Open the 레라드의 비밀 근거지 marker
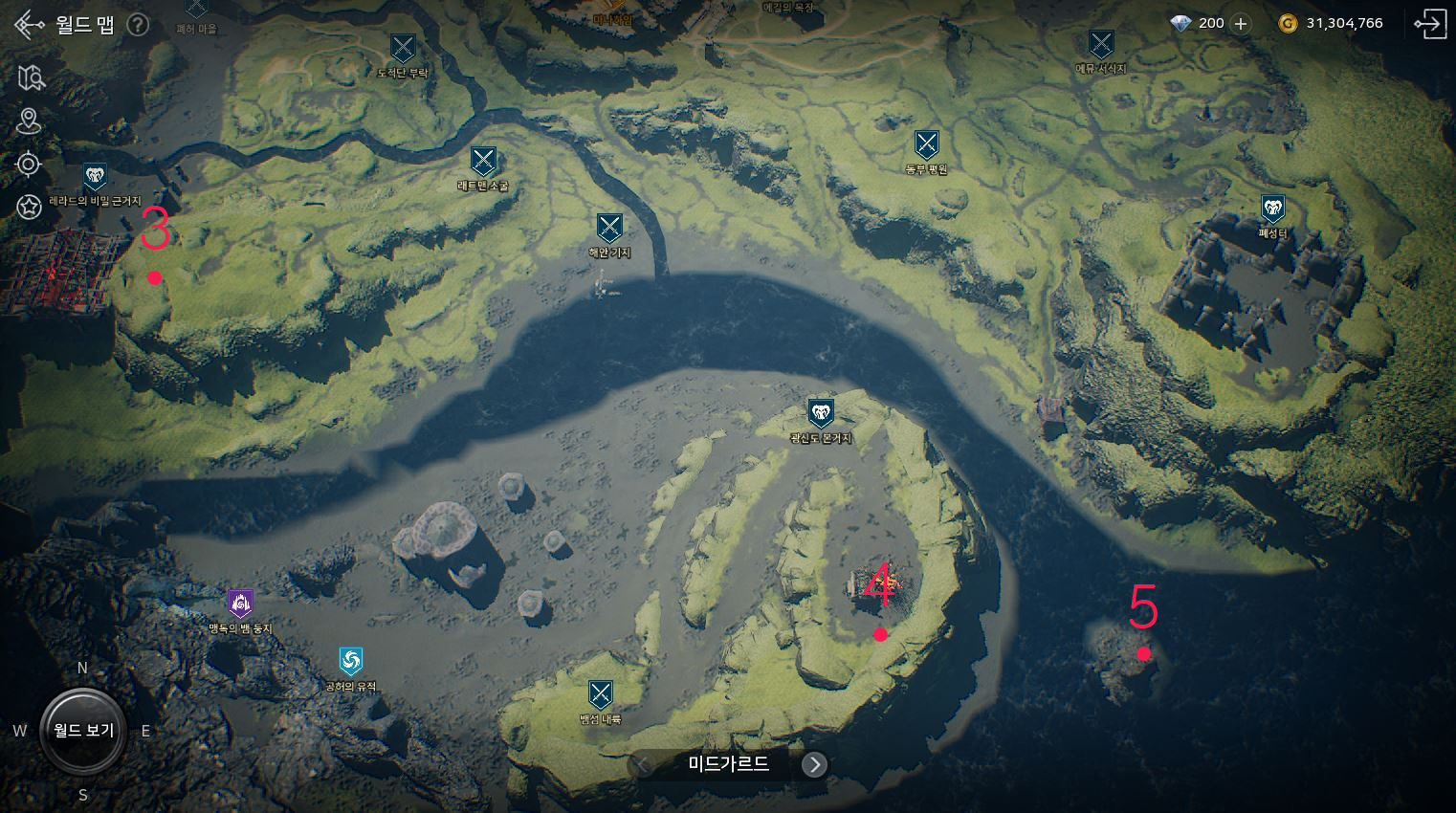This screenshot has width=1456, height=813. point(95,177)
